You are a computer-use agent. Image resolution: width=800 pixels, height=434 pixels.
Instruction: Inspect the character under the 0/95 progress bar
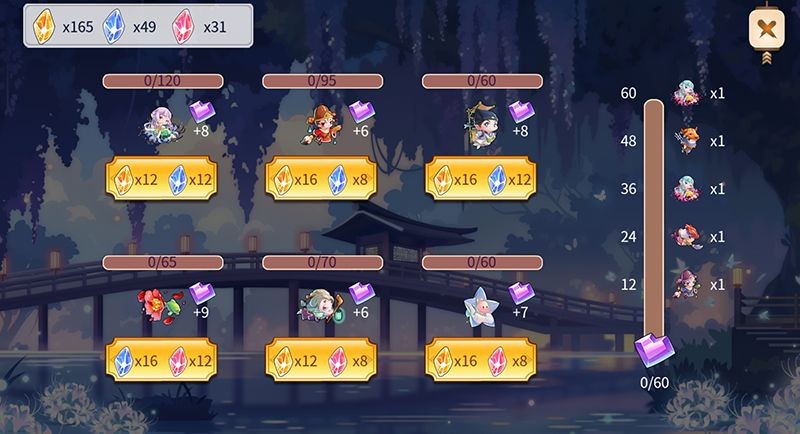tap(323, 125)
